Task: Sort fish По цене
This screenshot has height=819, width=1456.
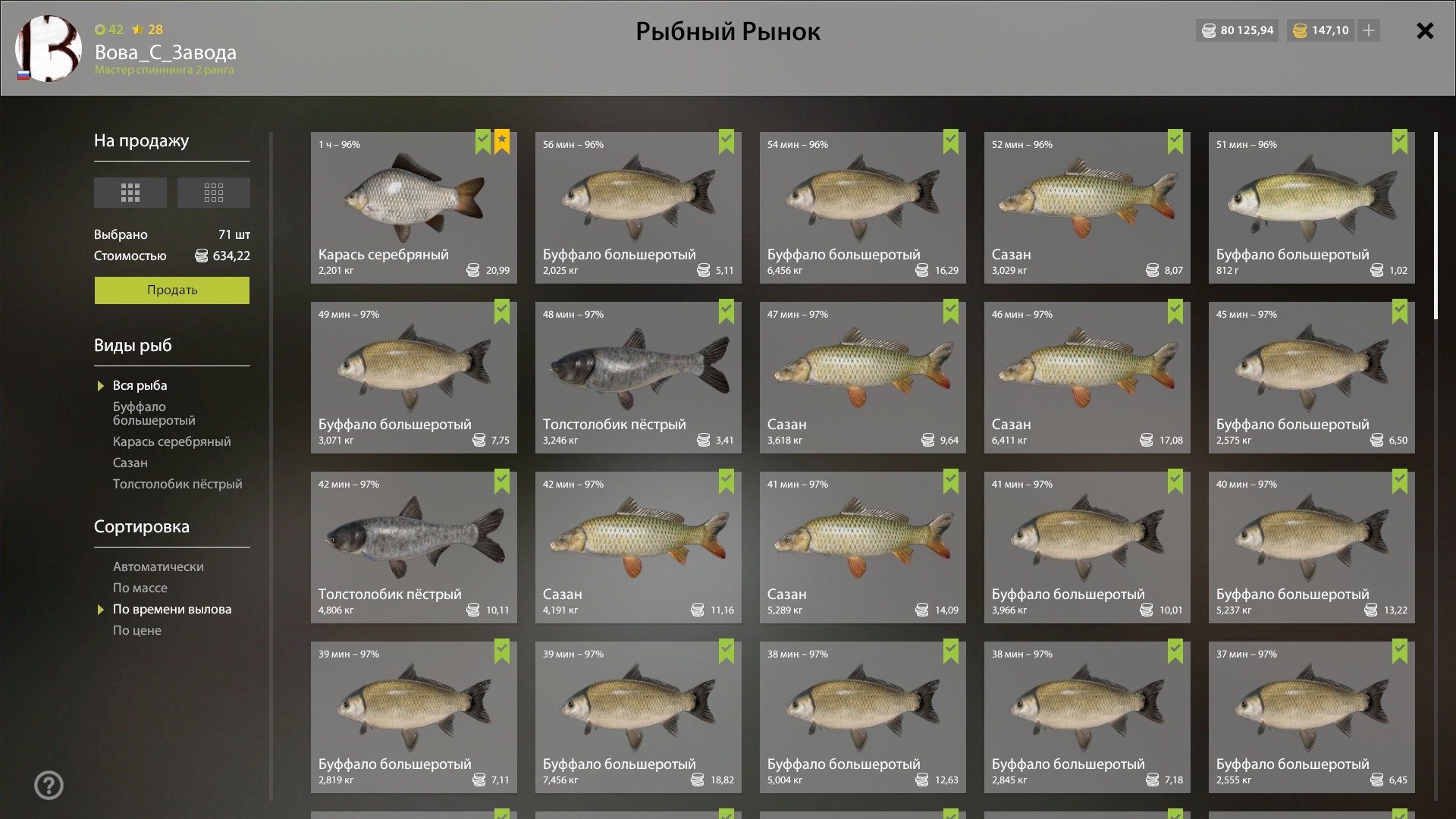Action: 136,630
